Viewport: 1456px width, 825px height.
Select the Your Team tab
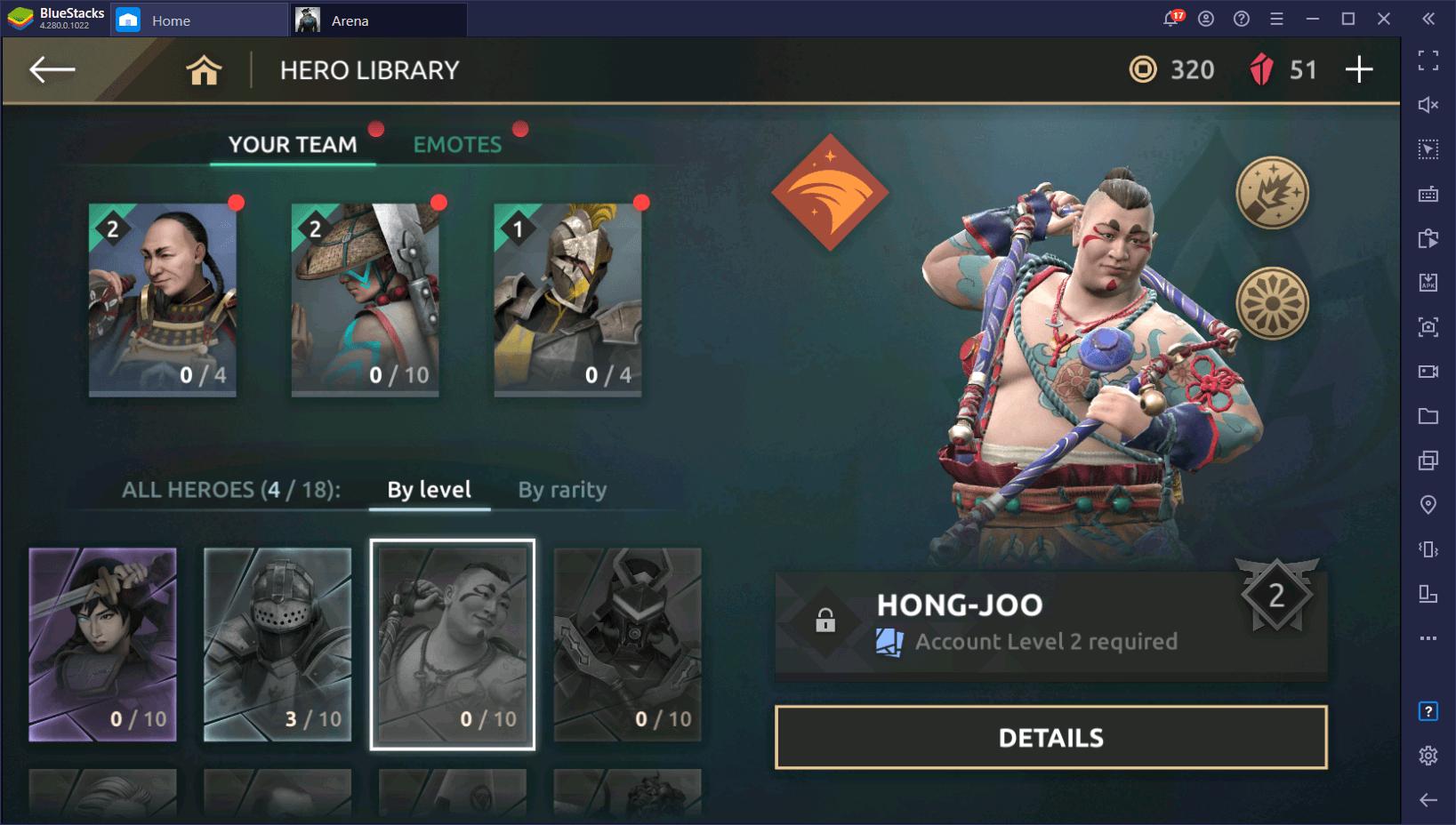(293, 145)
